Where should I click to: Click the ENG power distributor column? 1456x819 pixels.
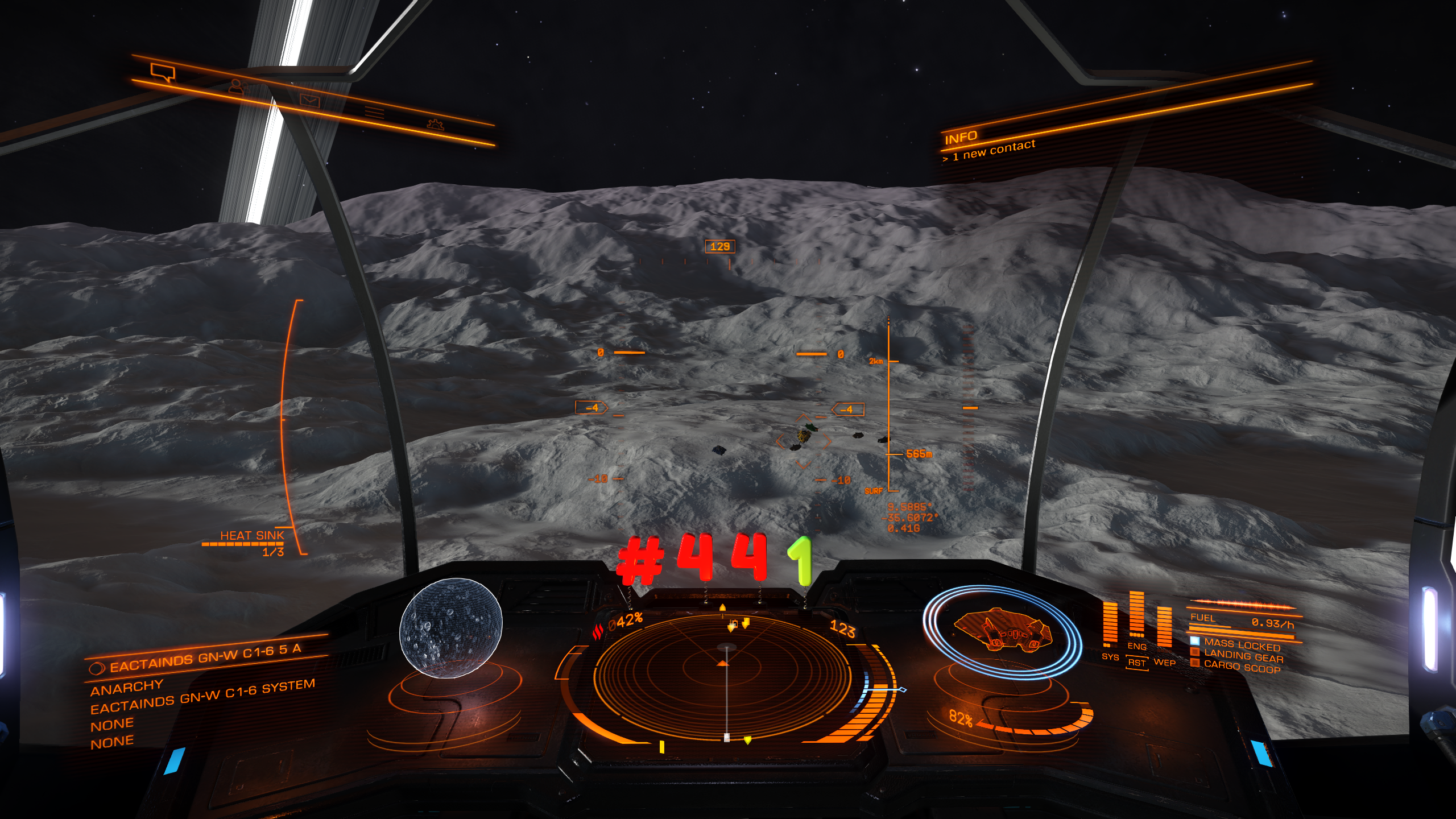coord(1136,619)
